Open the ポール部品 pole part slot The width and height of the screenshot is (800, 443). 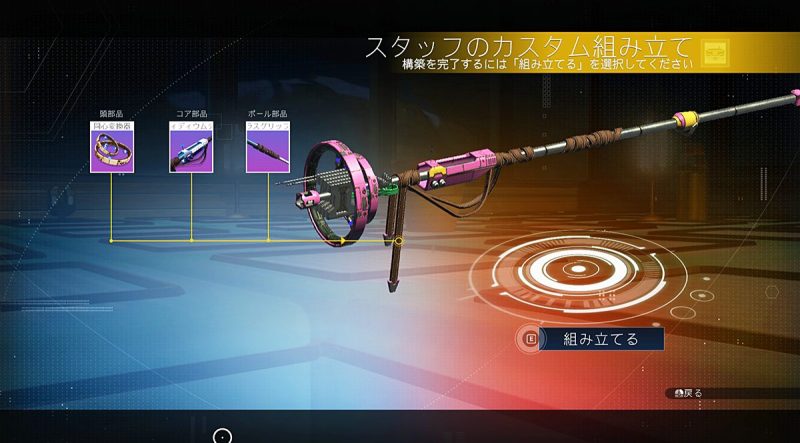pos(268,148)
